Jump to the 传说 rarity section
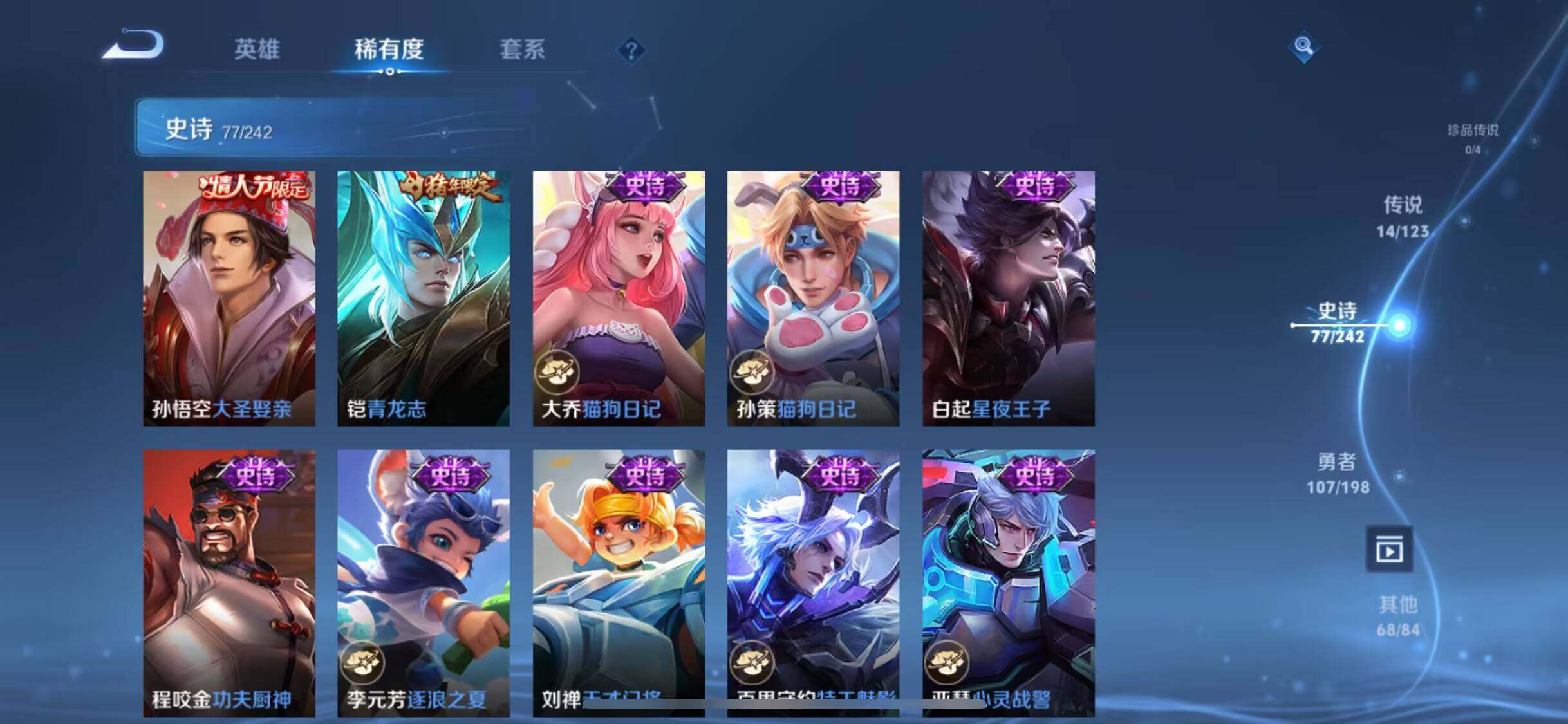 [x=1403, y=217]
